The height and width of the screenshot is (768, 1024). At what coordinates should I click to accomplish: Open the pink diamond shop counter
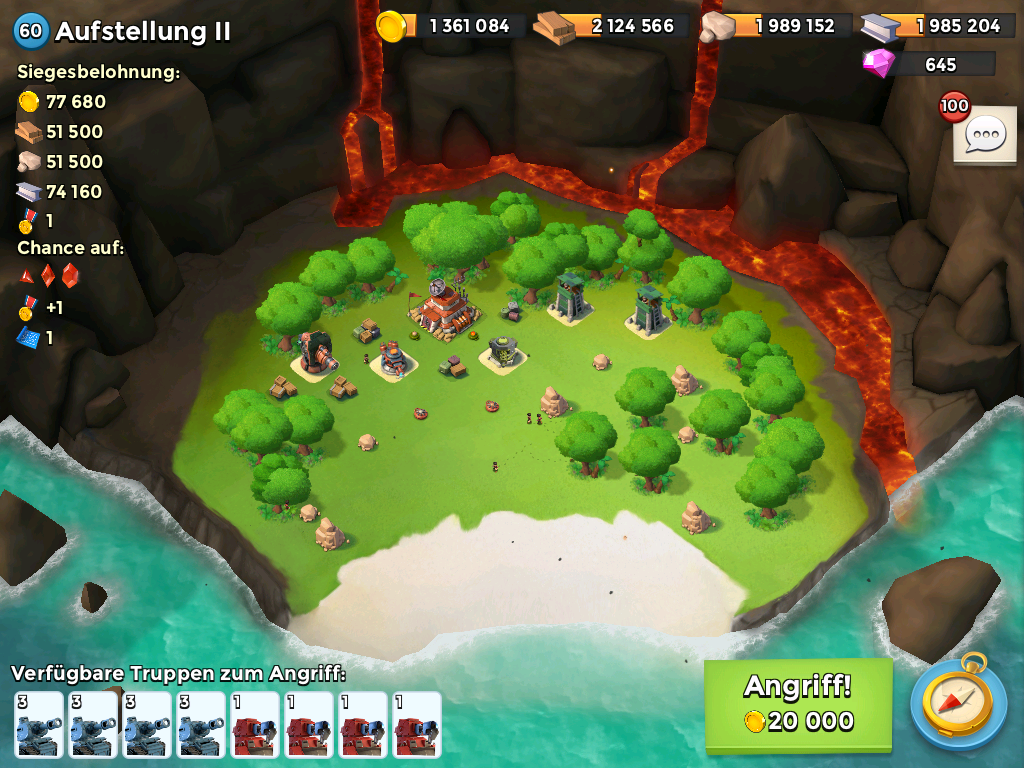(929, 64)
